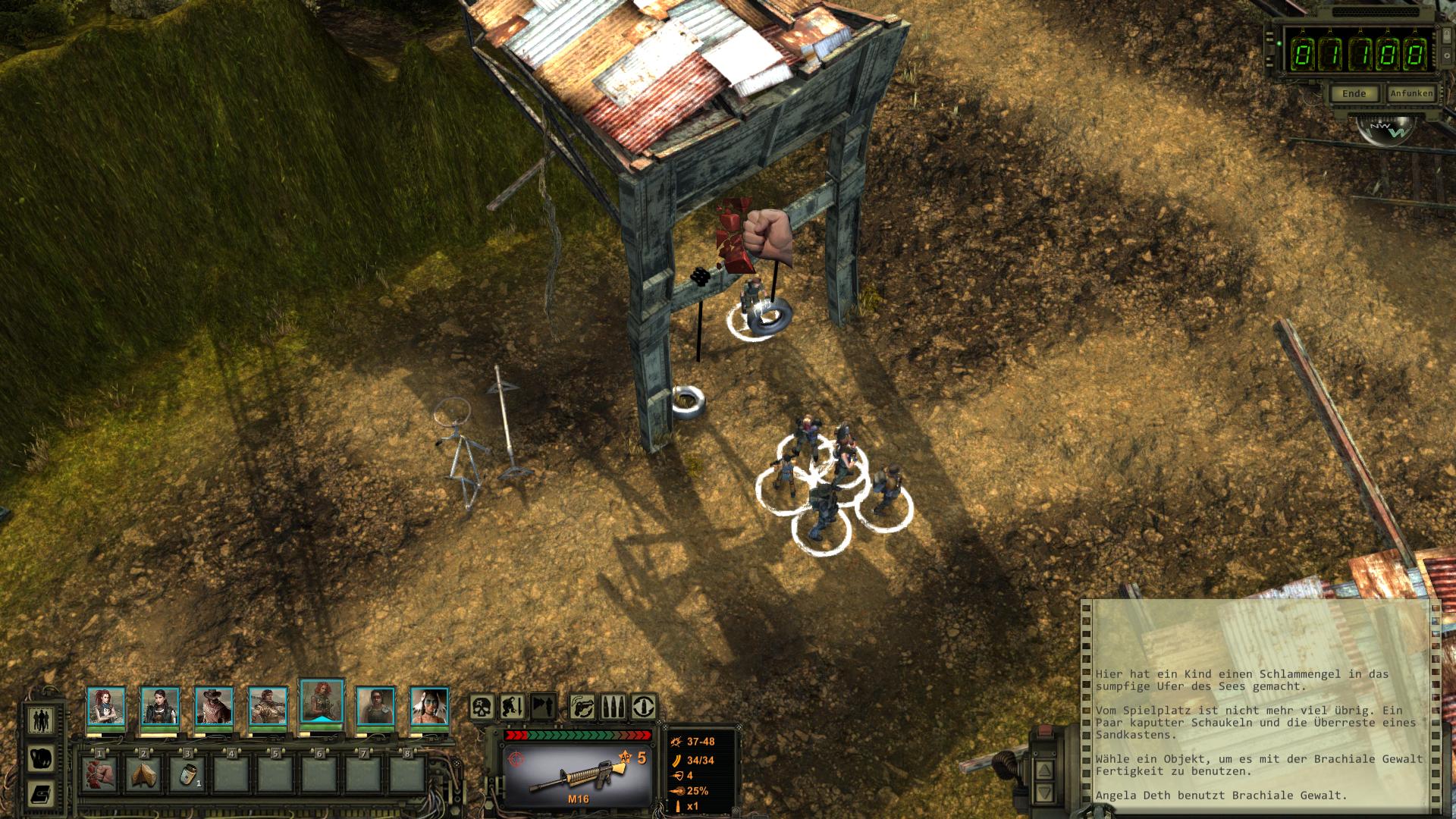1456x819 pixels.
Task: Use the tent item in slot 2
Action: [x=143, y=773]
